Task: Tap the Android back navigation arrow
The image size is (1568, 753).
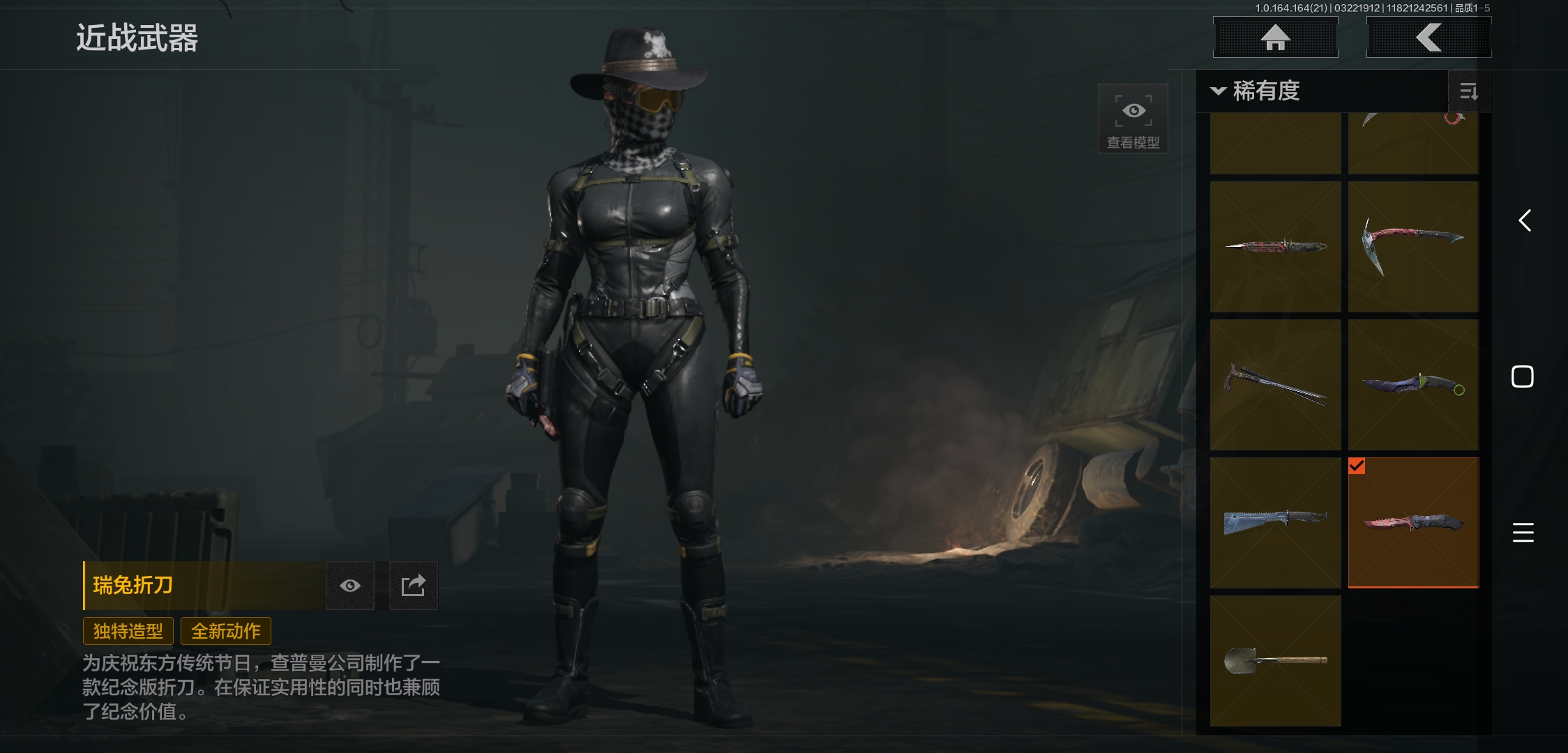Action: 1524,221
